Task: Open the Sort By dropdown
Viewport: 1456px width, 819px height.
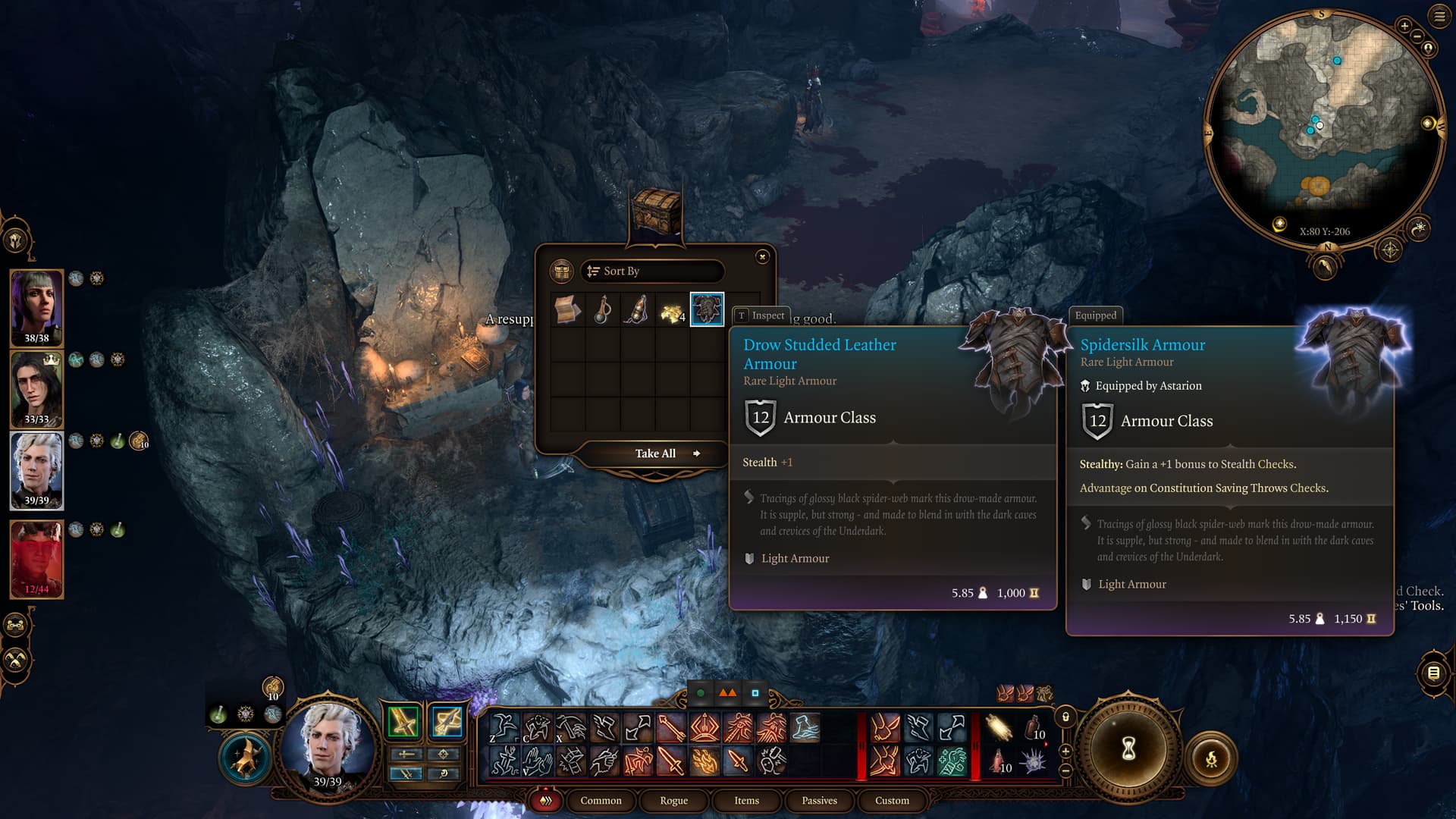Action: 652,271
